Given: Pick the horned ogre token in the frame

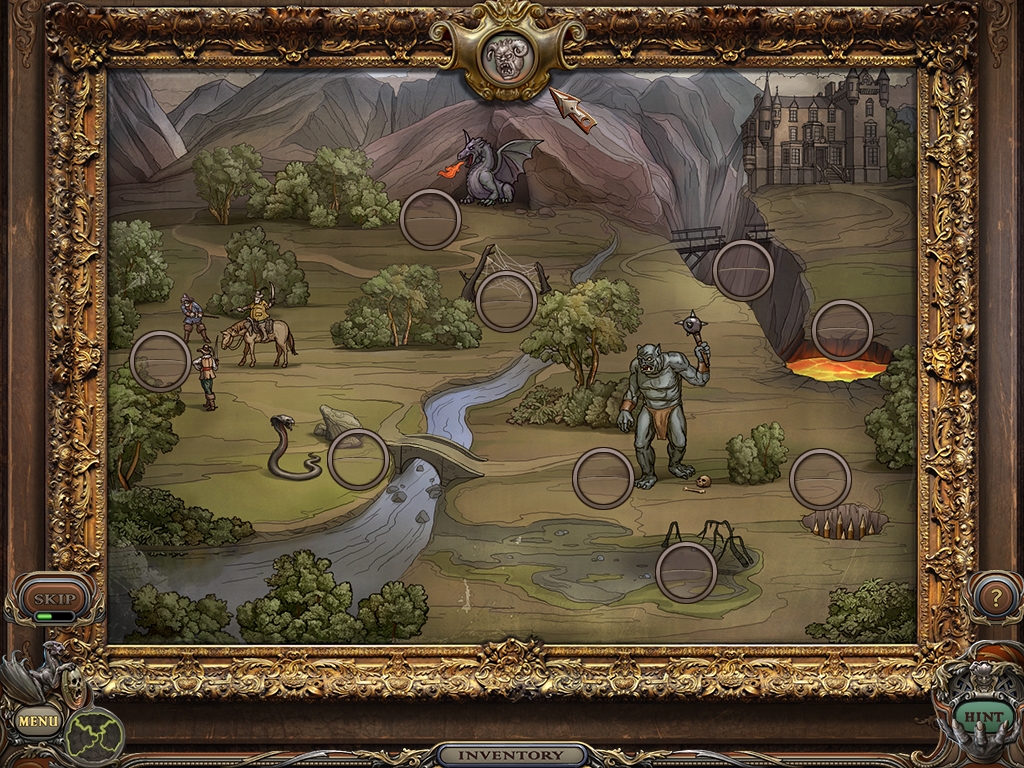Looking at the screenshot, I should pyautogui.click(x=506, y=59).
